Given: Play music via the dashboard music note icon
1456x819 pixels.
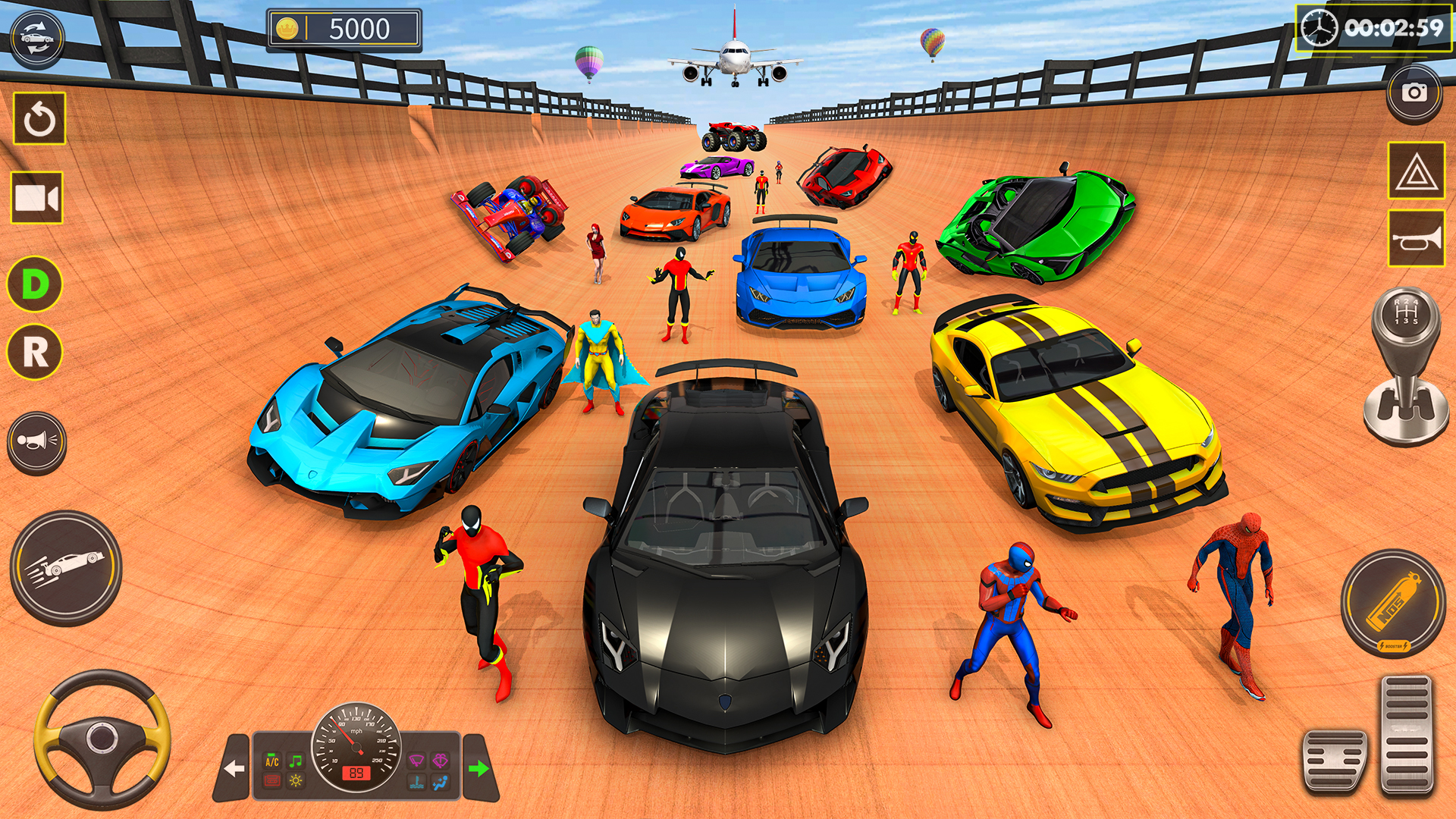Looking at the screenshot, I should coord(295,759).
